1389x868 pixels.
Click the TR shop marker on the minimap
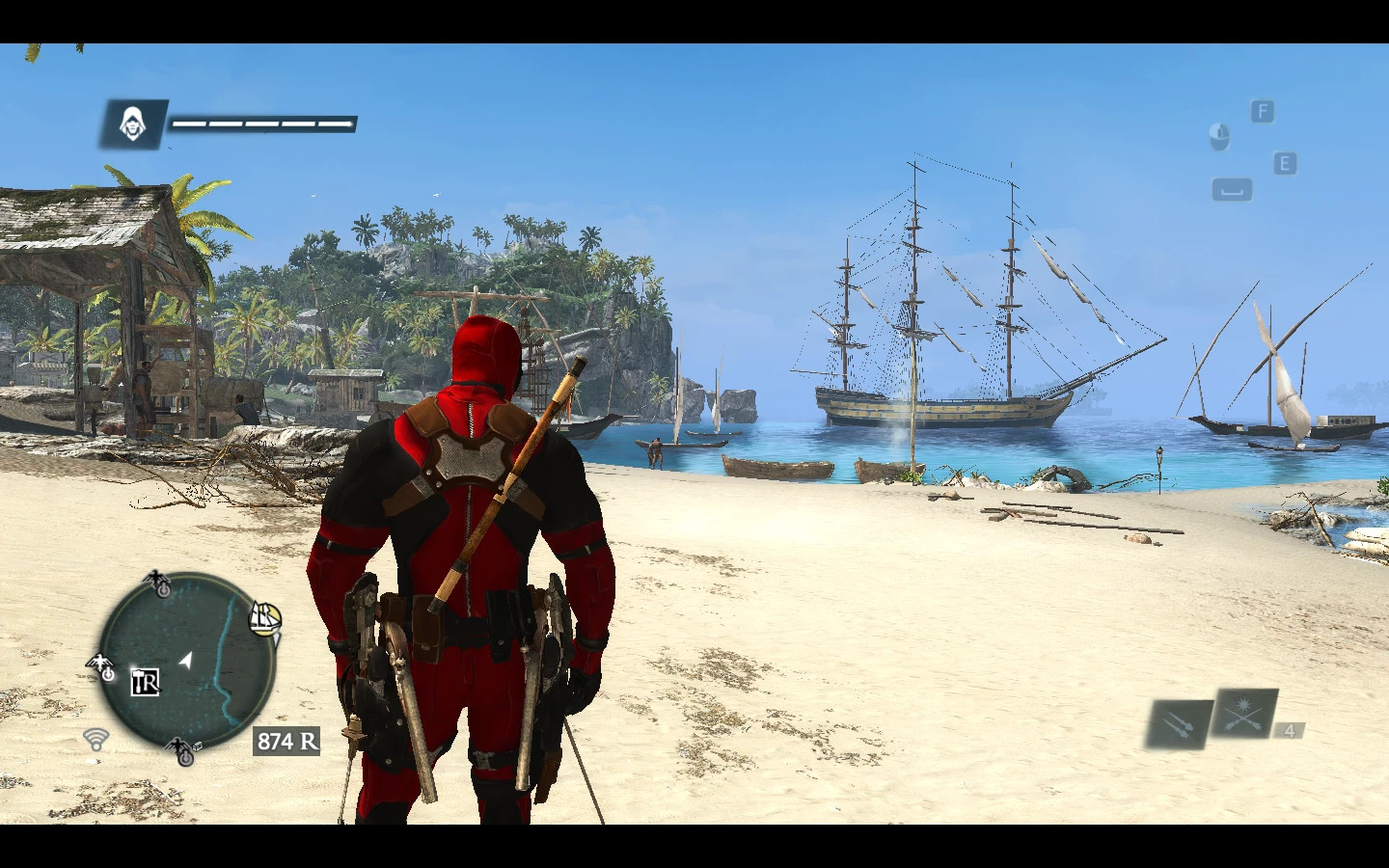tap(147, 683)
